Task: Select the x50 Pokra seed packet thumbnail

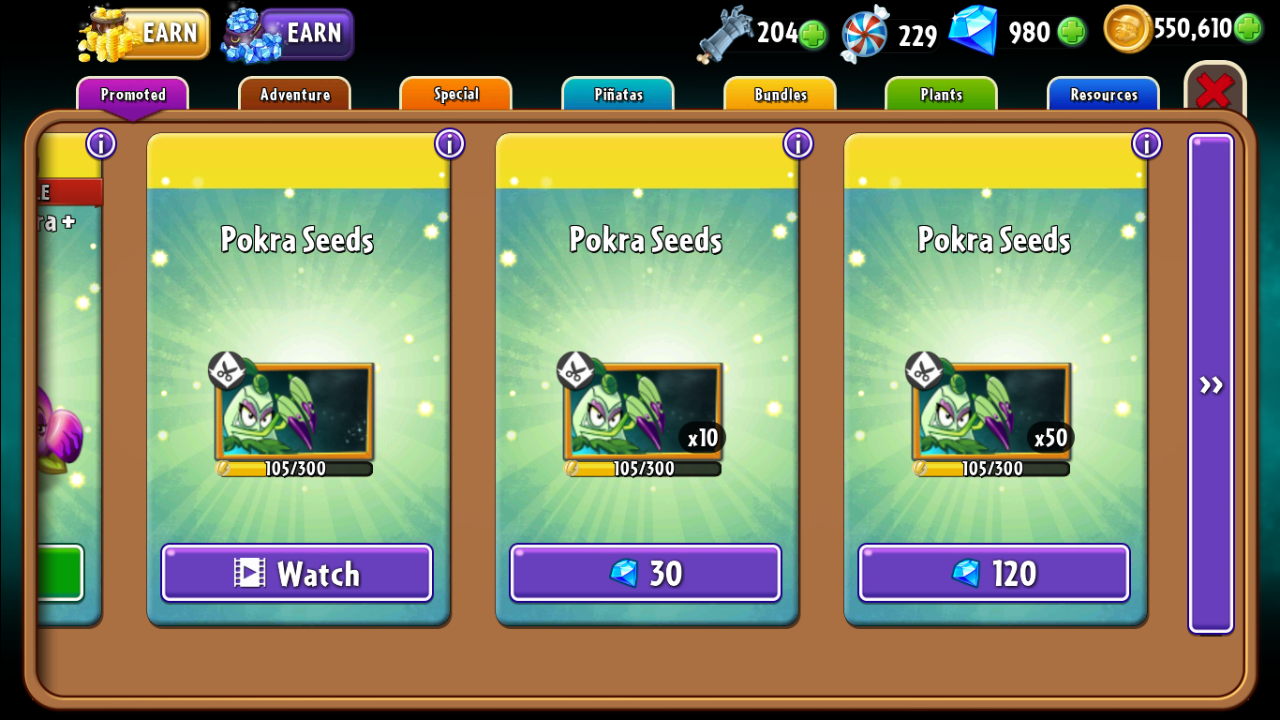Action: click(x=992, y=411)
